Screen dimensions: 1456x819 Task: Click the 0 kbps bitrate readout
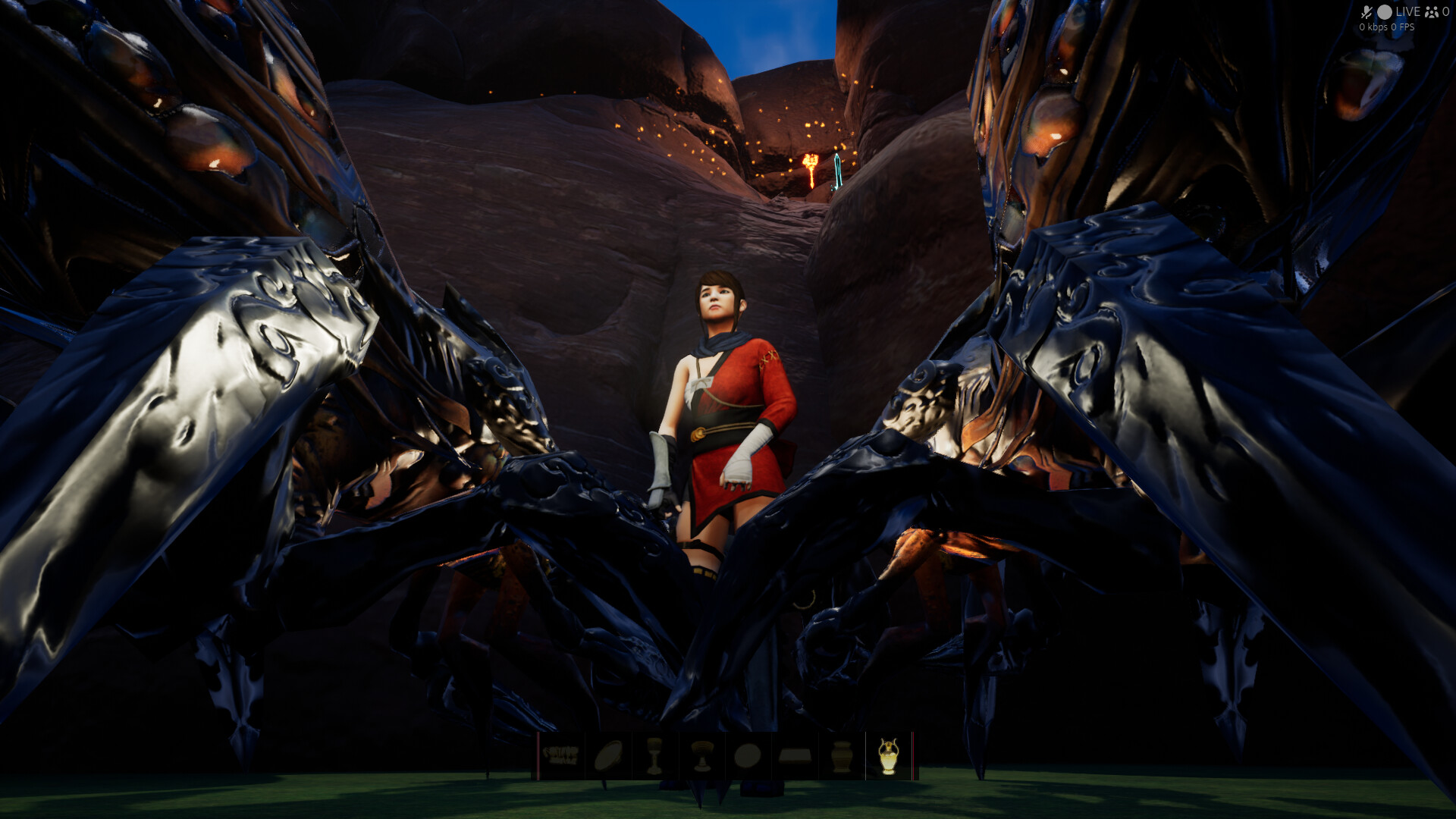coord(1373,27)
